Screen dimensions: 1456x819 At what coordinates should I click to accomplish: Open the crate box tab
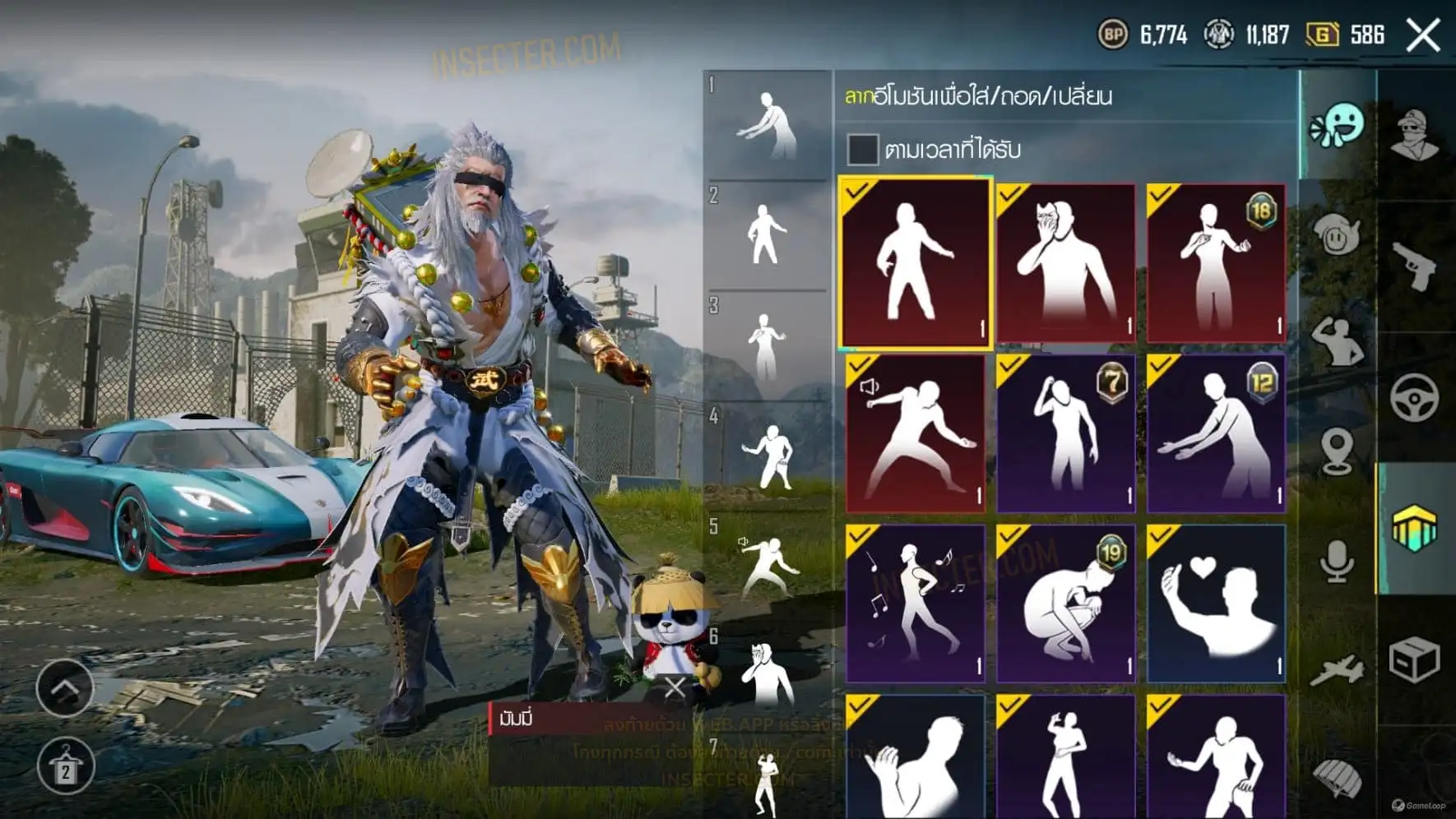tap(1415, 659)
